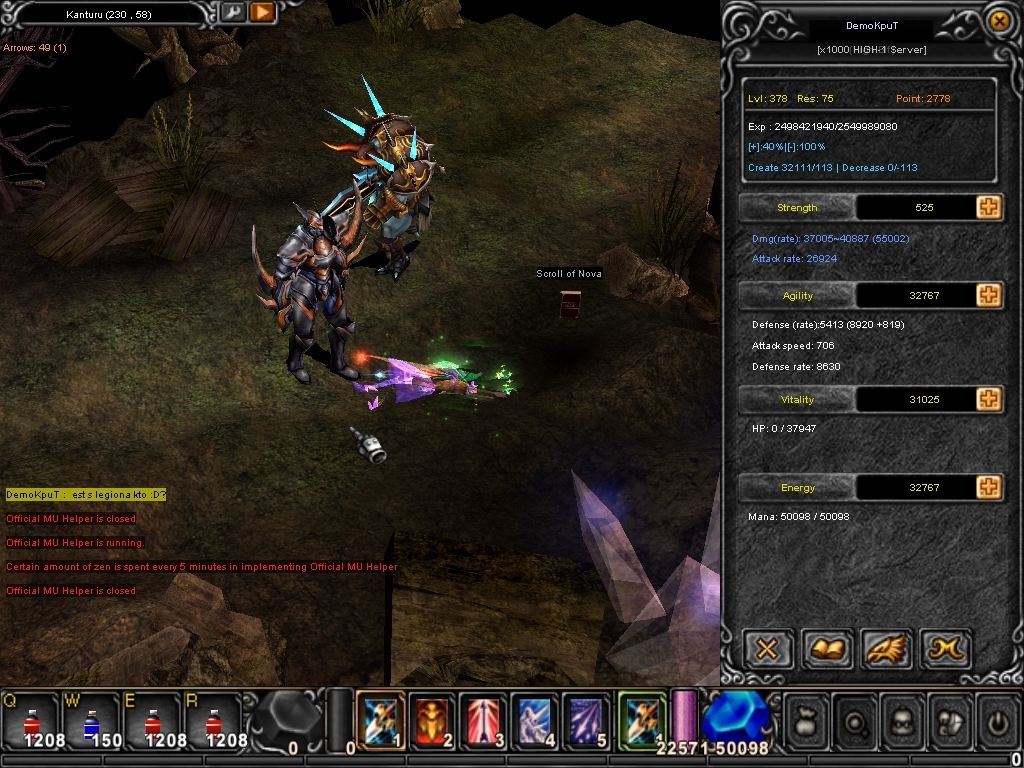Open the golden wing pet button
Screen dimensions: 1024x768
[x=885, y=650]
